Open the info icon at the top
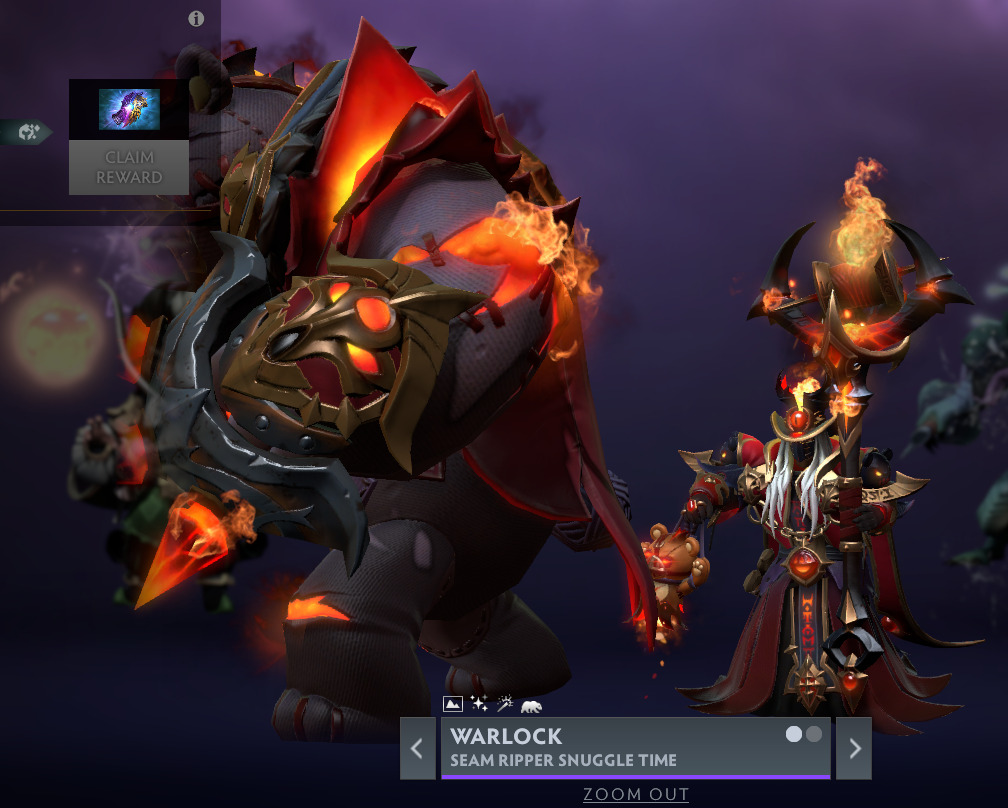 (196, 19)
